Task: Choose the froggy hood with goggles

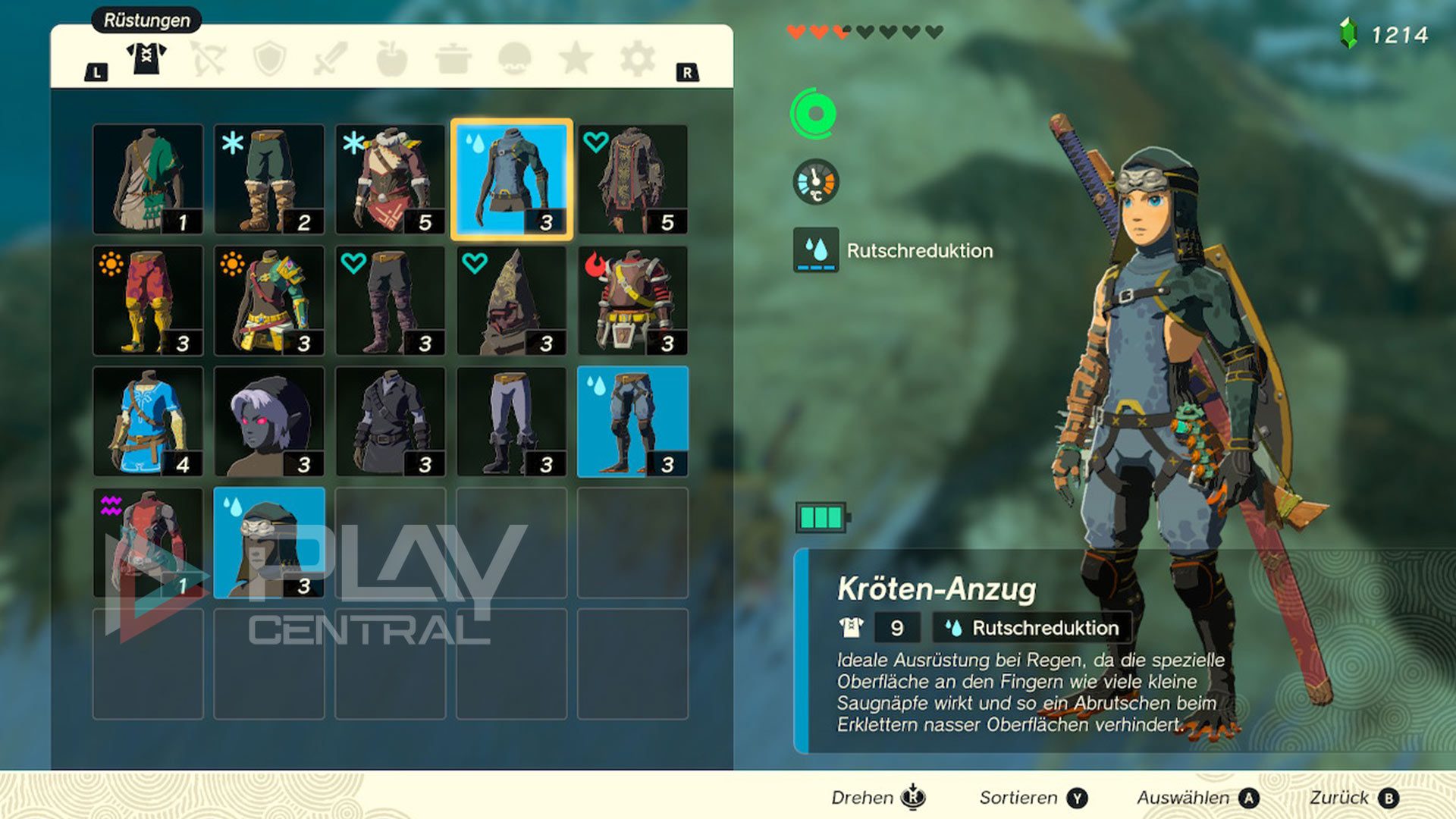Action: pyautogui.click(x=269, y=543)
